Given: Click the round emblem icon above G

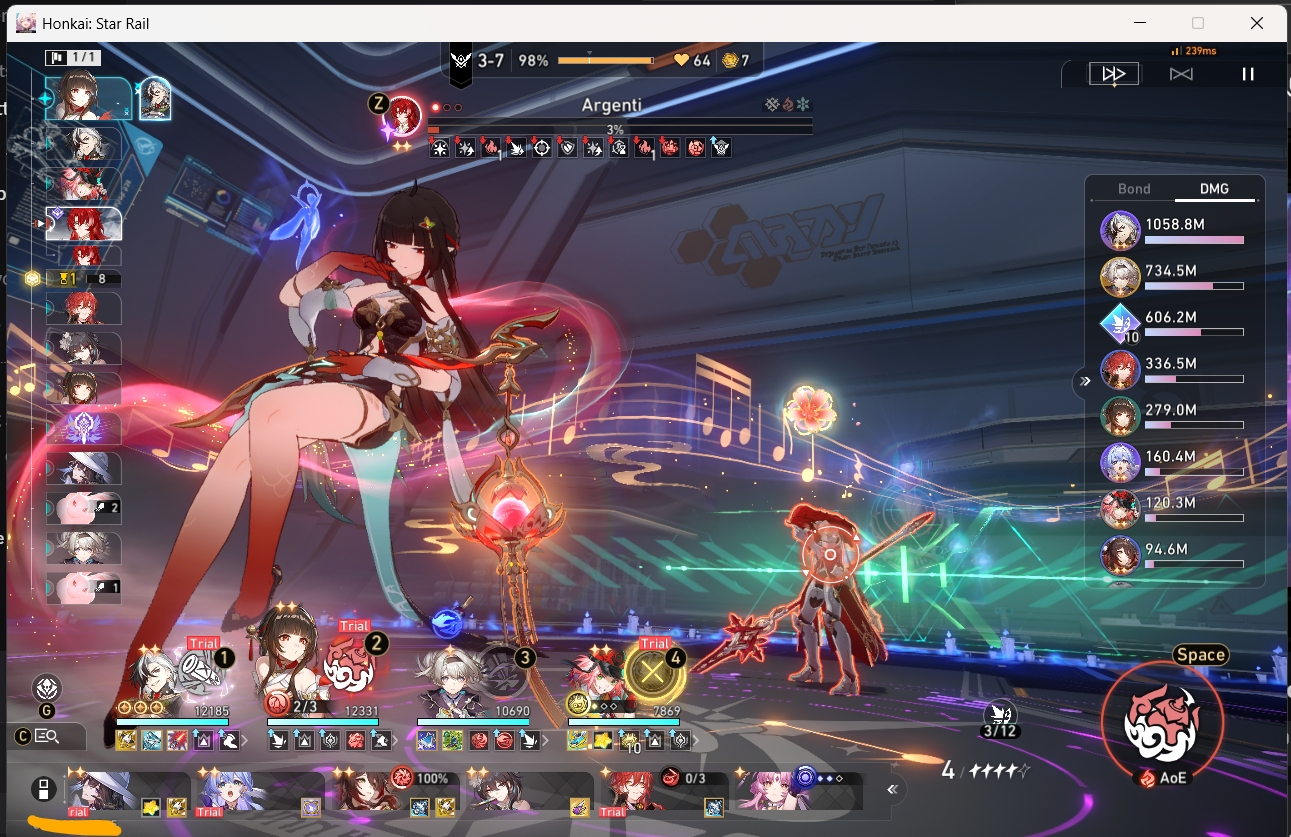Looking at the screenshot, I should pos(47,688).
